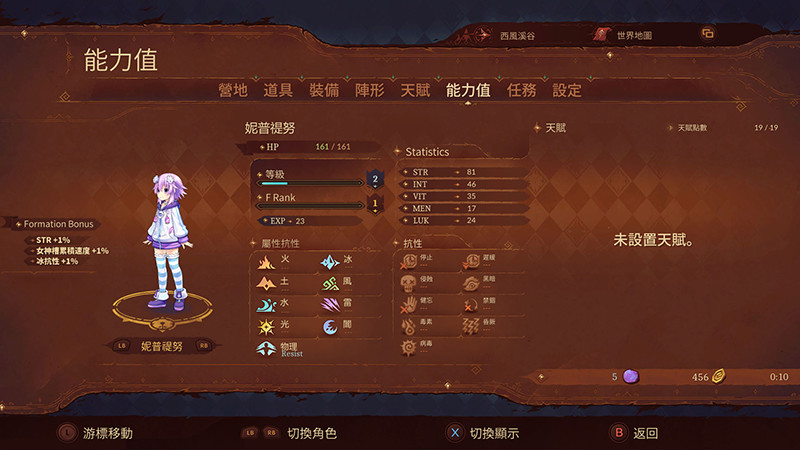Open the 道具 tab
This screenshot has height=450, width=800.
[x=278, y=90]
